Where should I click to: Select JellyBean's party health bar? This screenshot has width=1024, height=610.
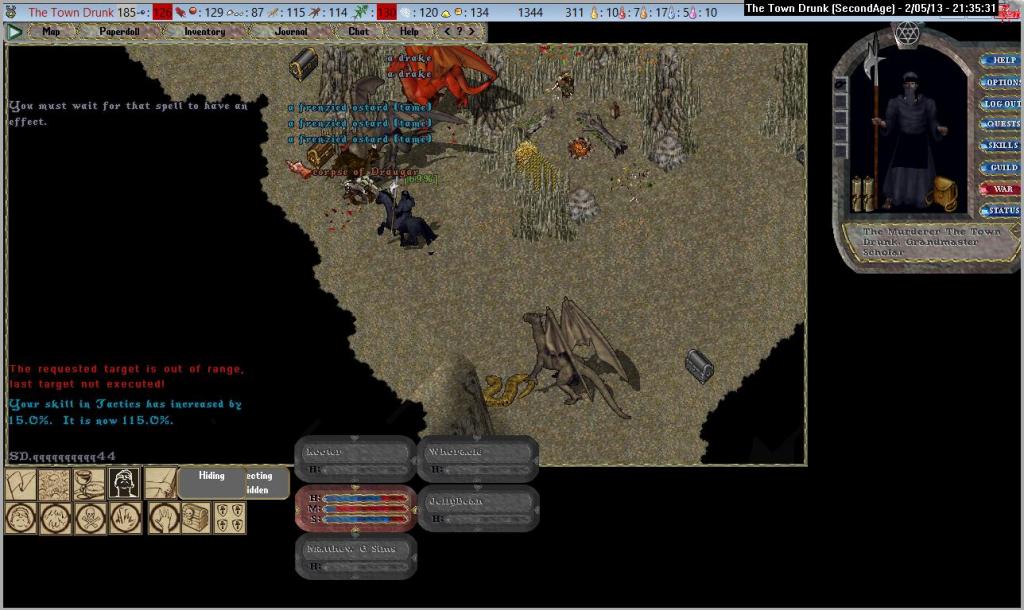tap(478, 508)
